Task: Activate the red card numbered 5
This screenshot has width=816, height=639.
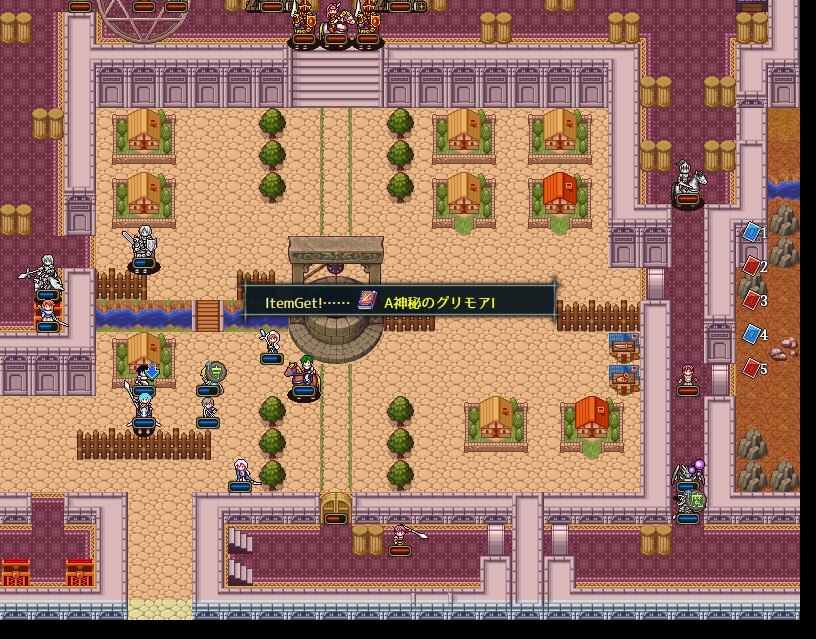Action: (751, 368)
